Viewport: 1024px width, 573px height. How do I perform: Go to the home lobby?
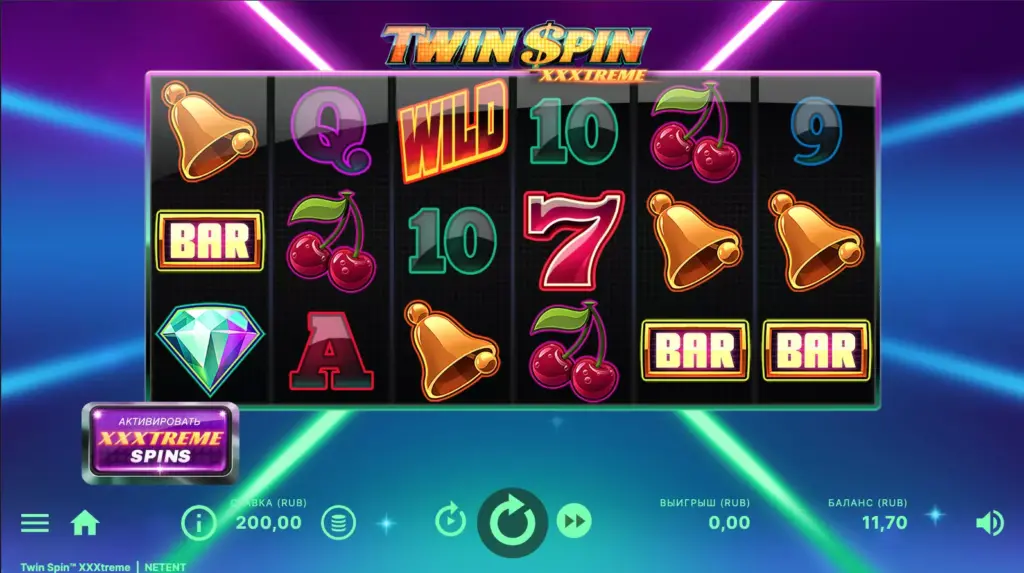pyautogui.click(x=85, y=522)
